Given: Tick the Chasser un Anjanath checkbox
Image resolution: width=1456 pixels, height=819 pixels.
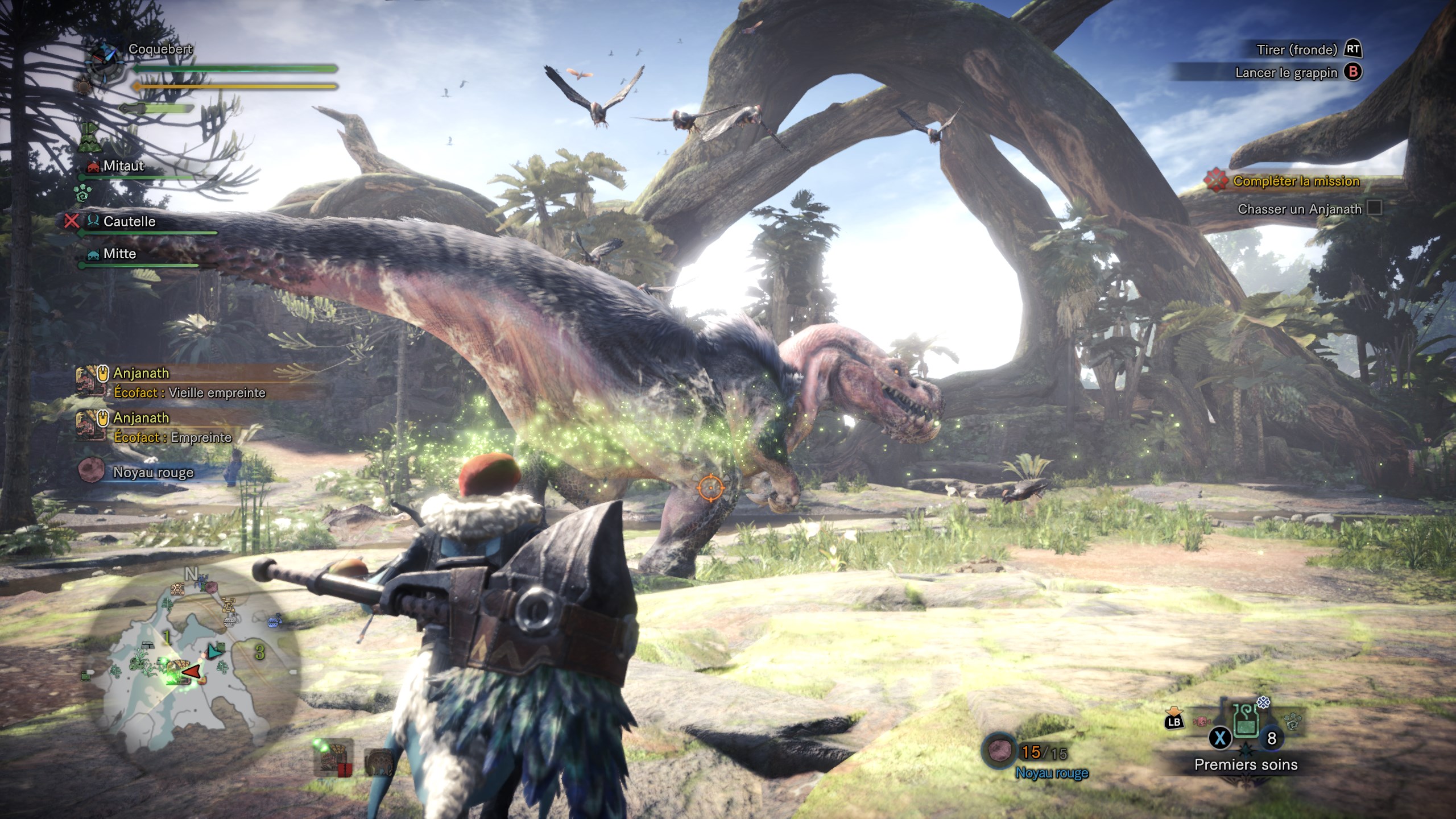Looking at the screenshot, I should pyautogui.click(x=1374, y=208).
